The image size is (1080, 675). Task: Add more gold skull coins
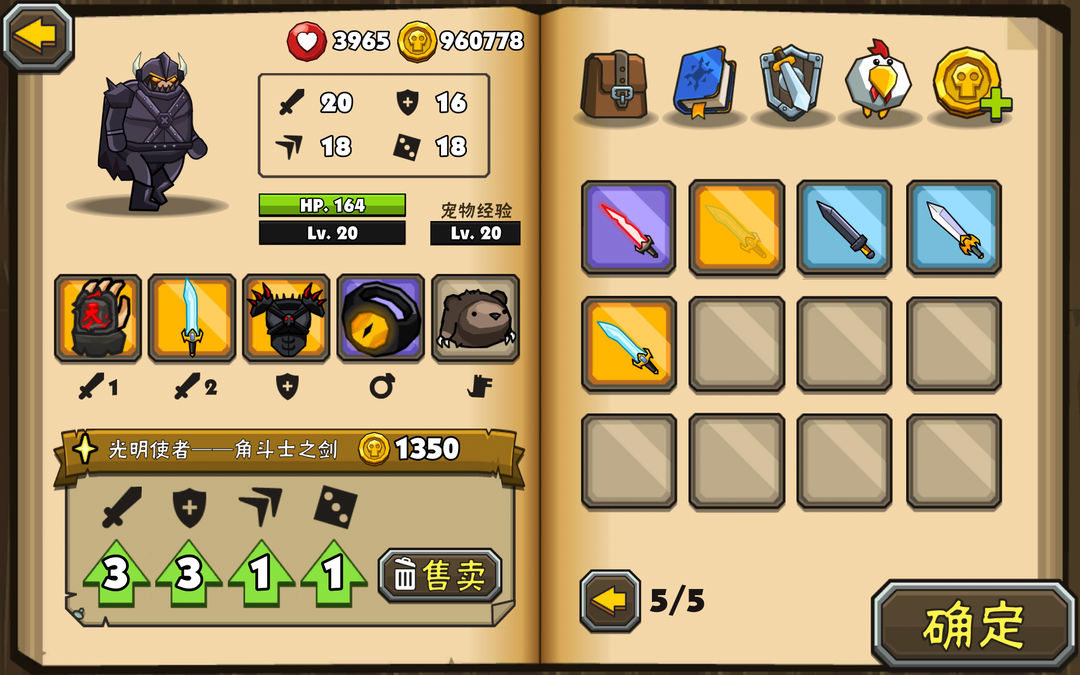970,85
